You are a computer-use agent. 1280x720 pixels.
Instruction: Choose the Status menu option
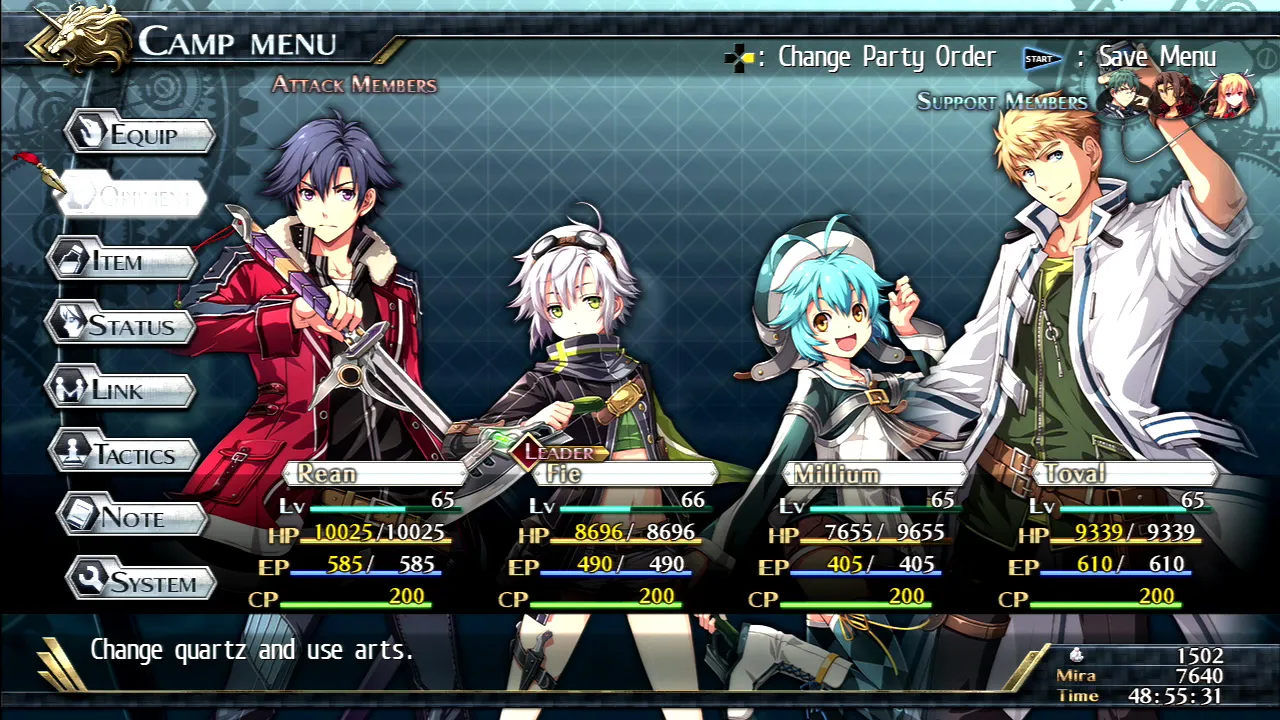pos(122,326)
